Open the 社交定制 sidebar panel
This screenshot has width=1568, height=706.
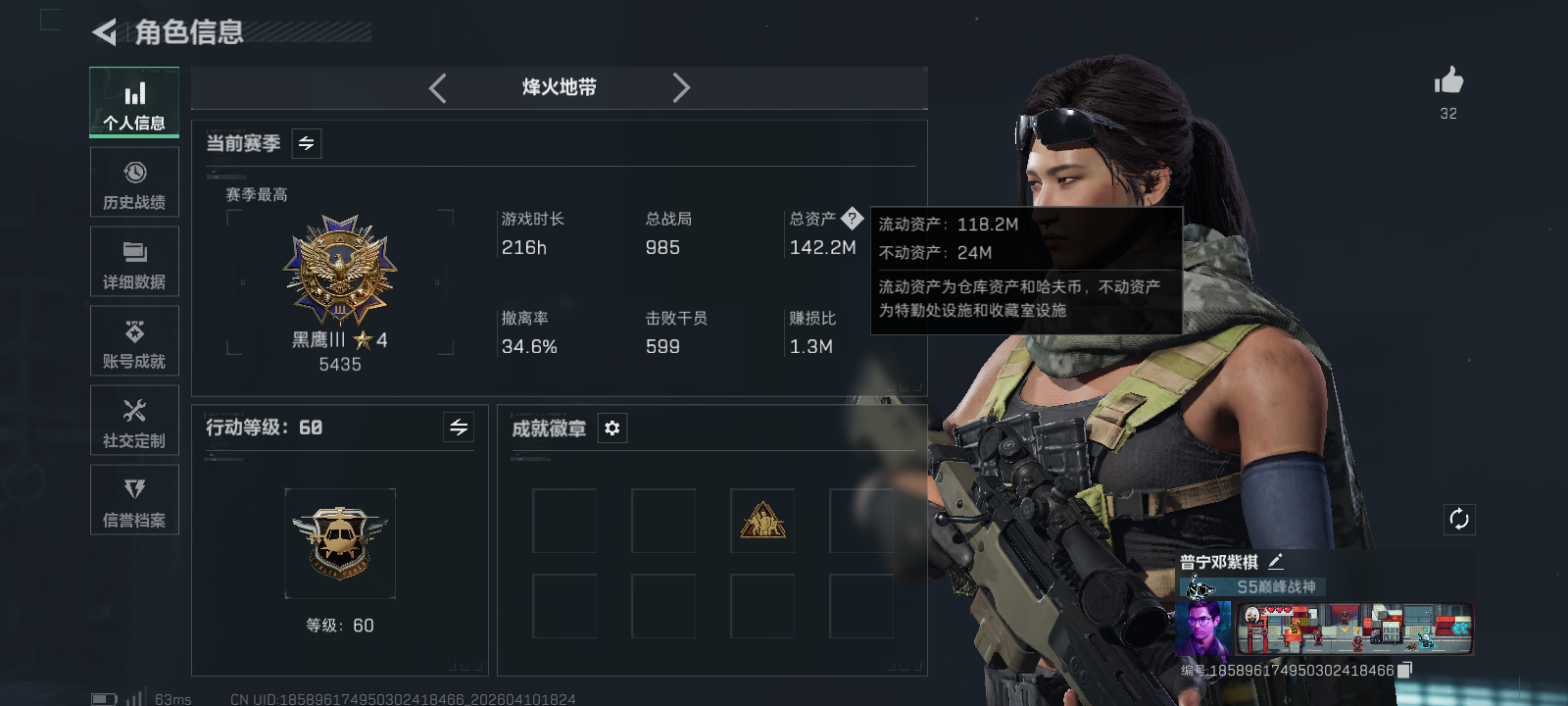(x=134, y=421)
